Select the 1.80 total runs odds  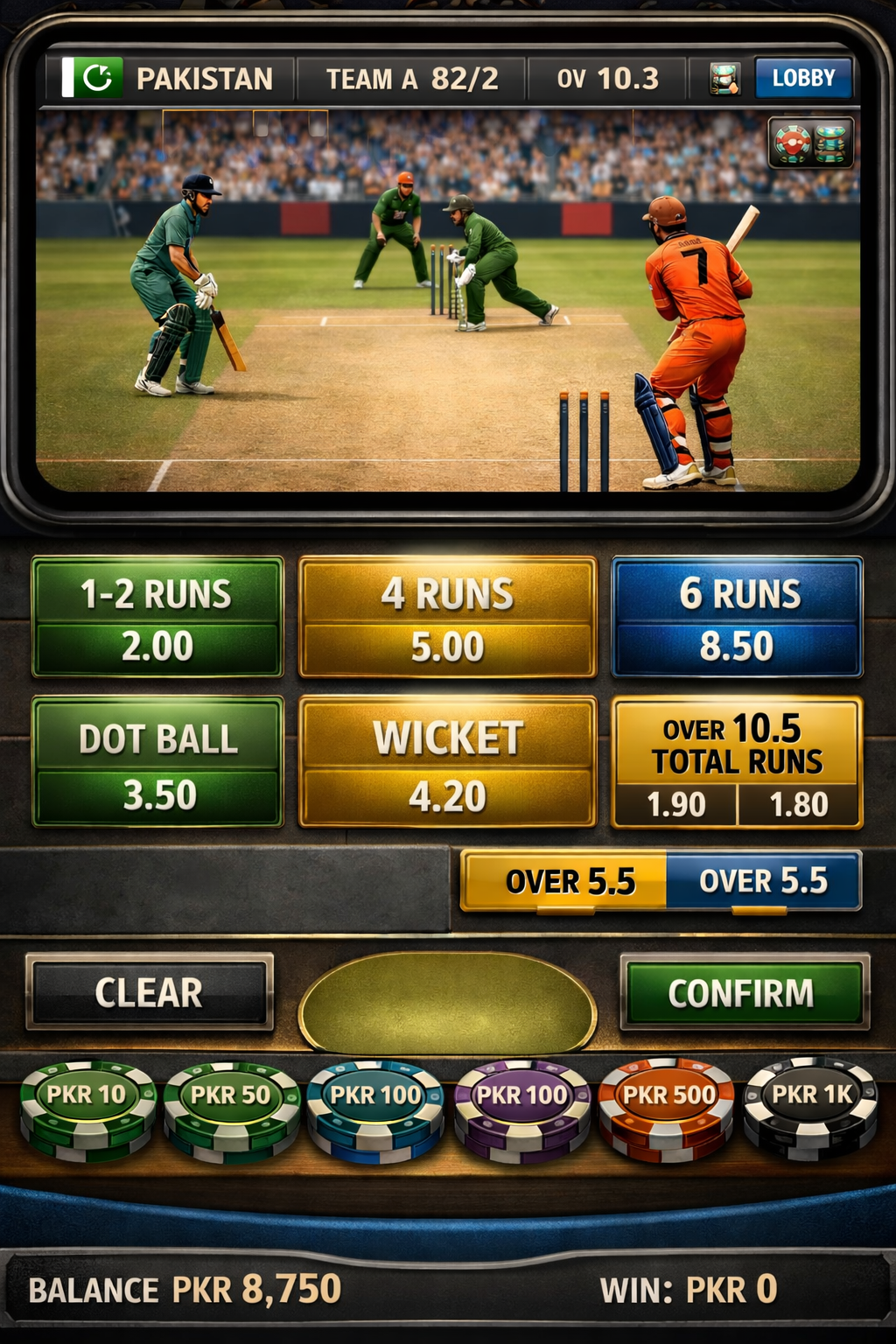click(x=799, y=804)
